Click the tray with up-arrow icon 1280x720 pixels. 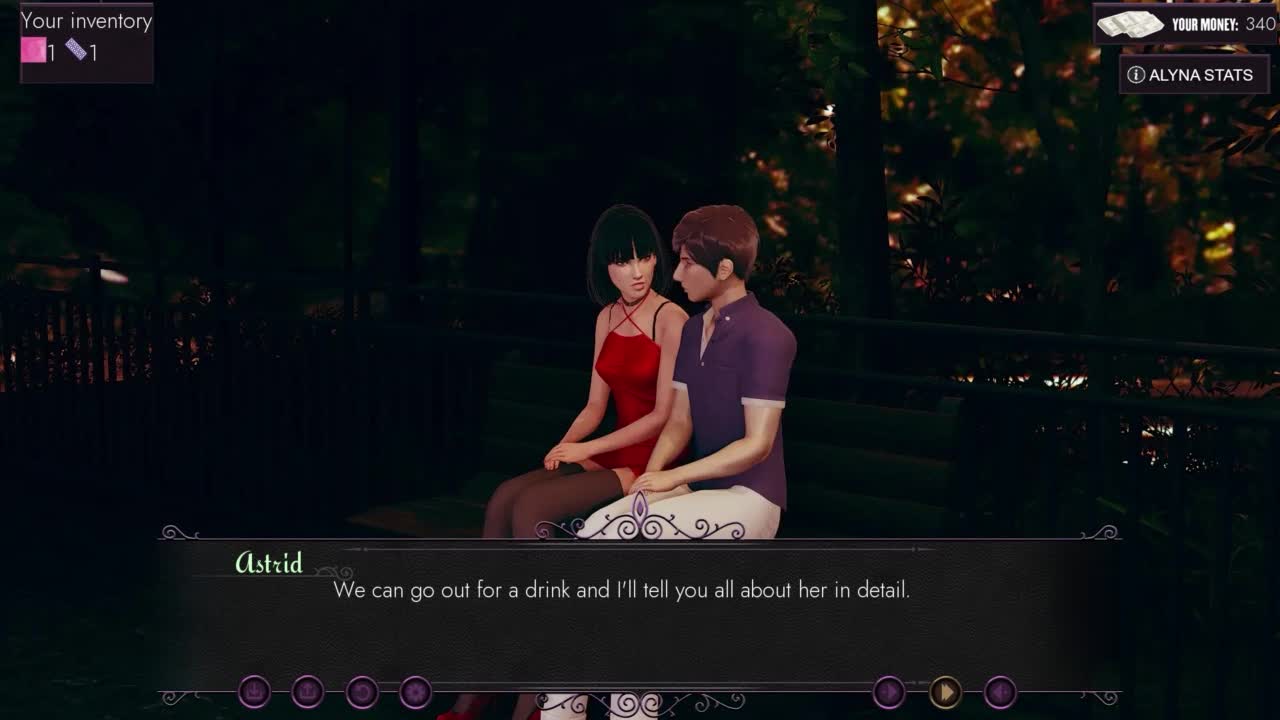[308, 691]
